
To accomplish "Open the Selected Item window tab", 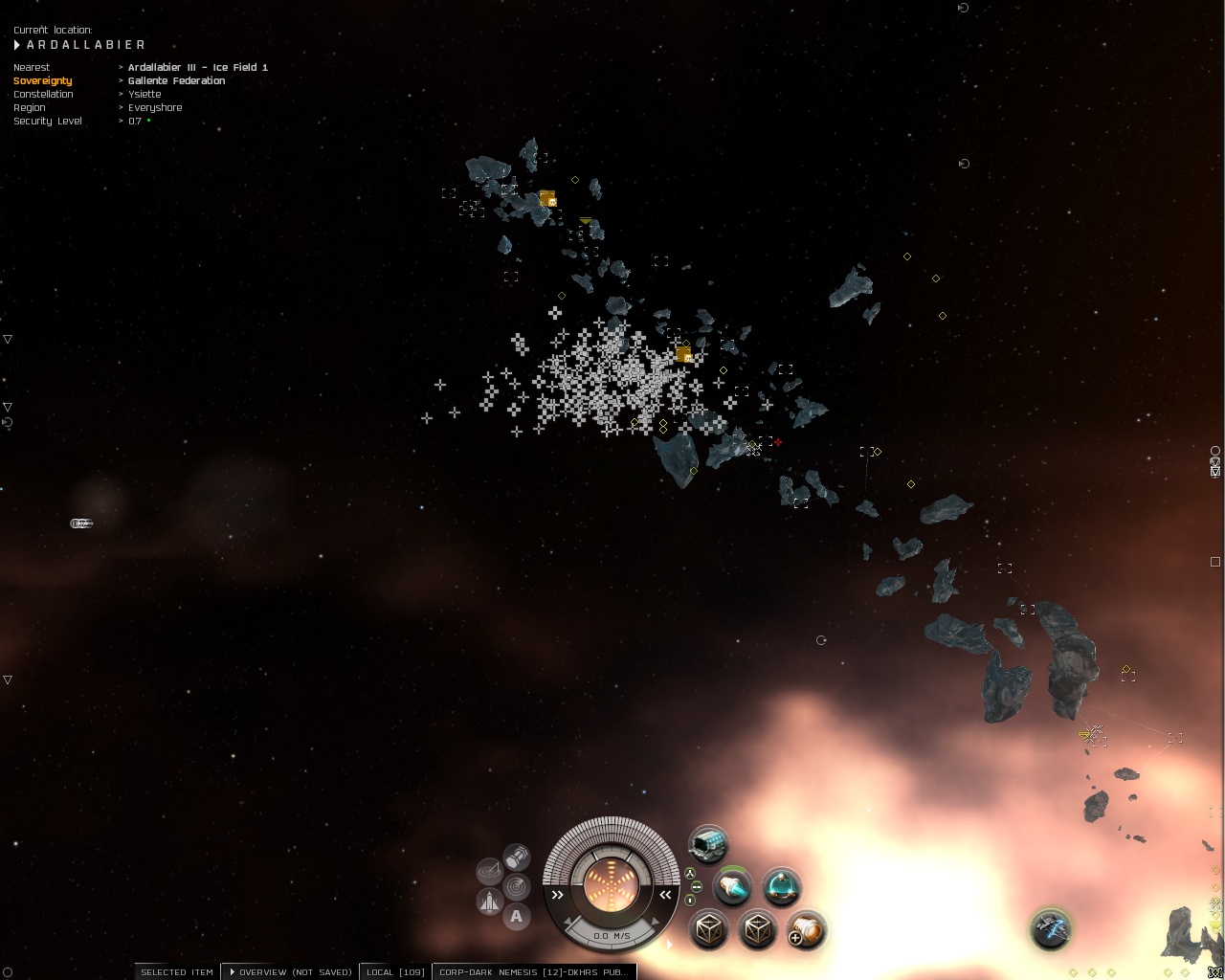I will (177, 971).
